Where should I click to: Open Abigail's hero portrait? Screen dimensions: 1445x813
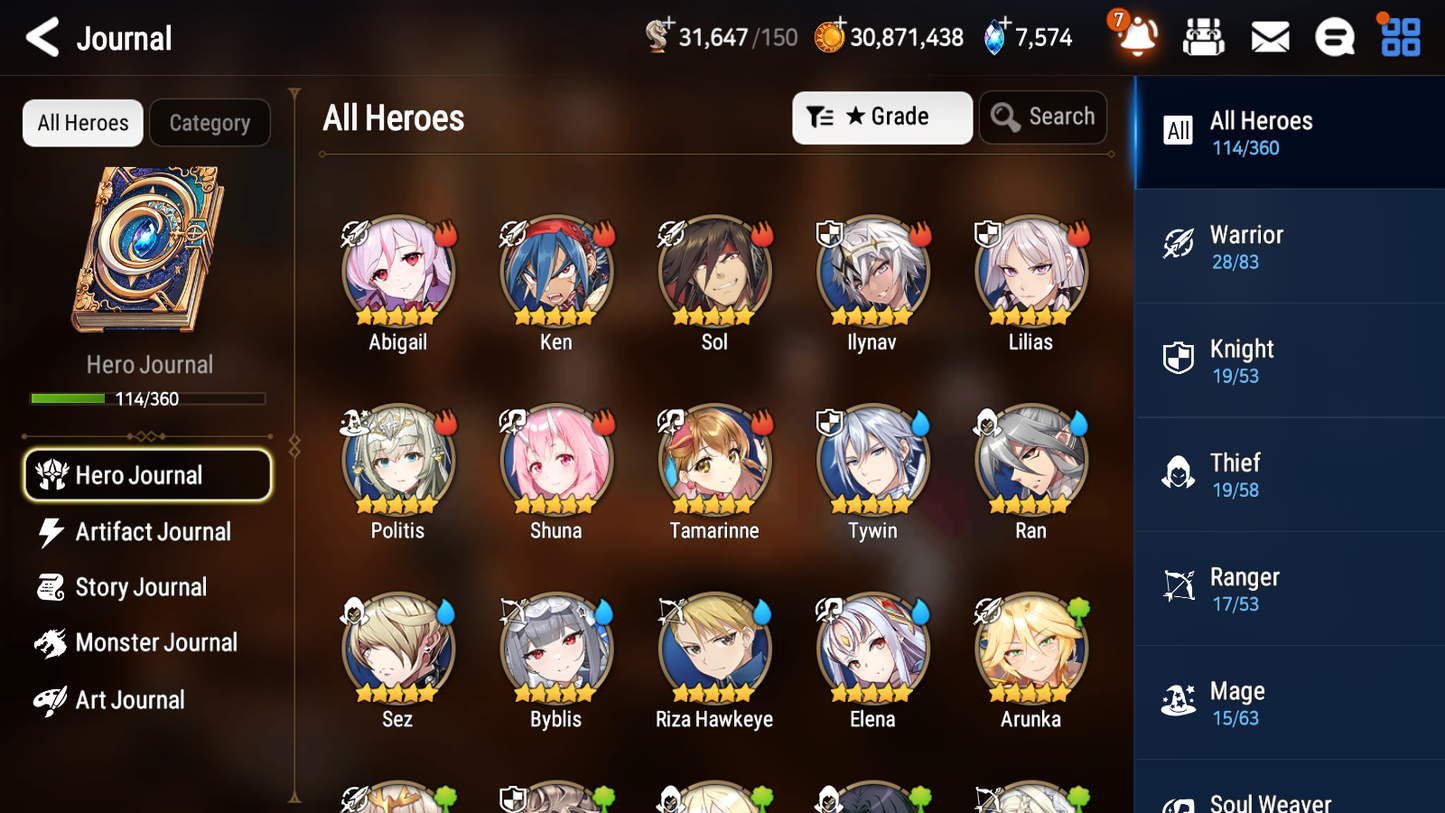click(x=397, y=270)
